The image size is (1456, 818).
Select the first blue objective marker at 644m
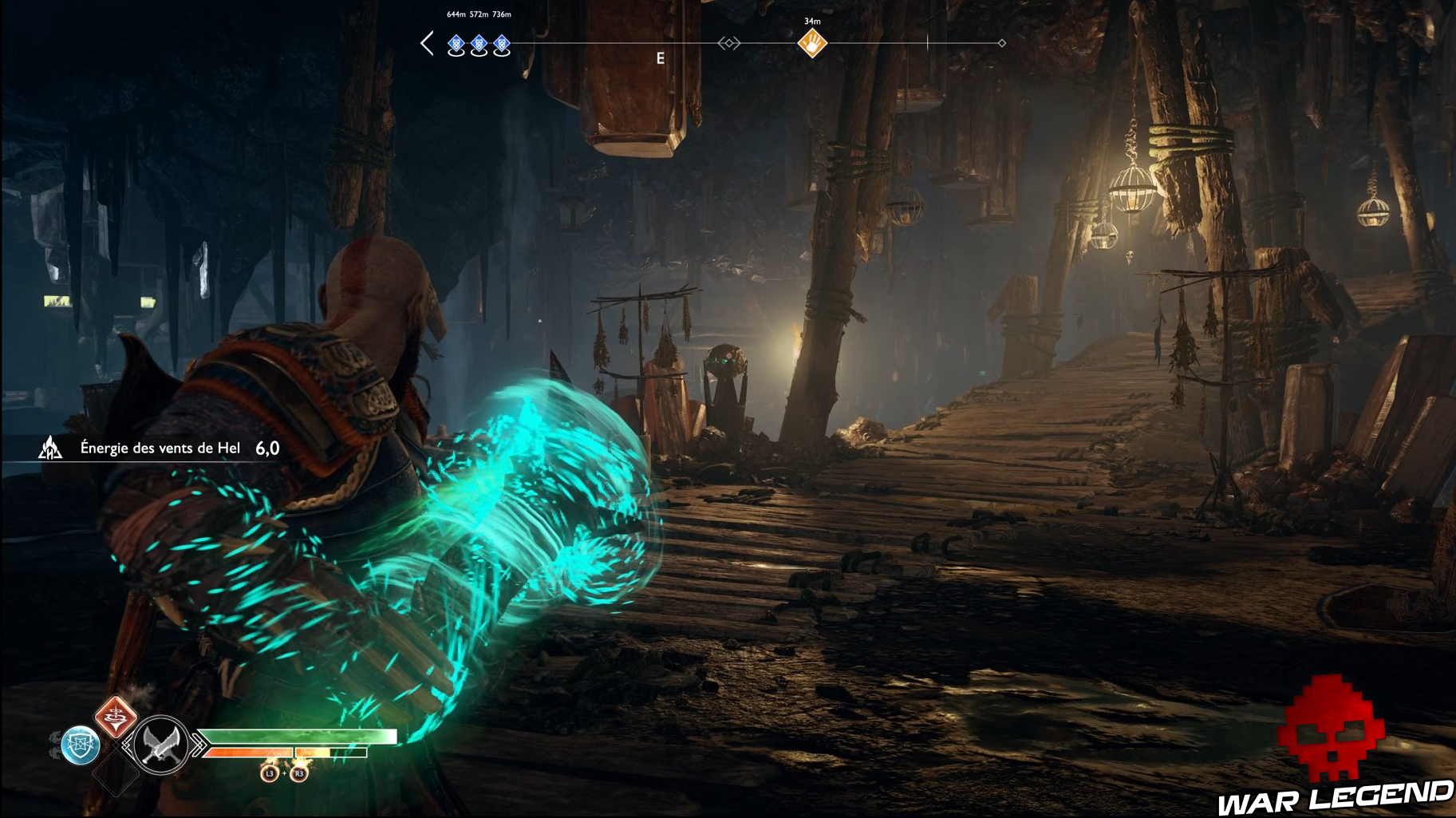pyautogui.click(x=456, y=45)
